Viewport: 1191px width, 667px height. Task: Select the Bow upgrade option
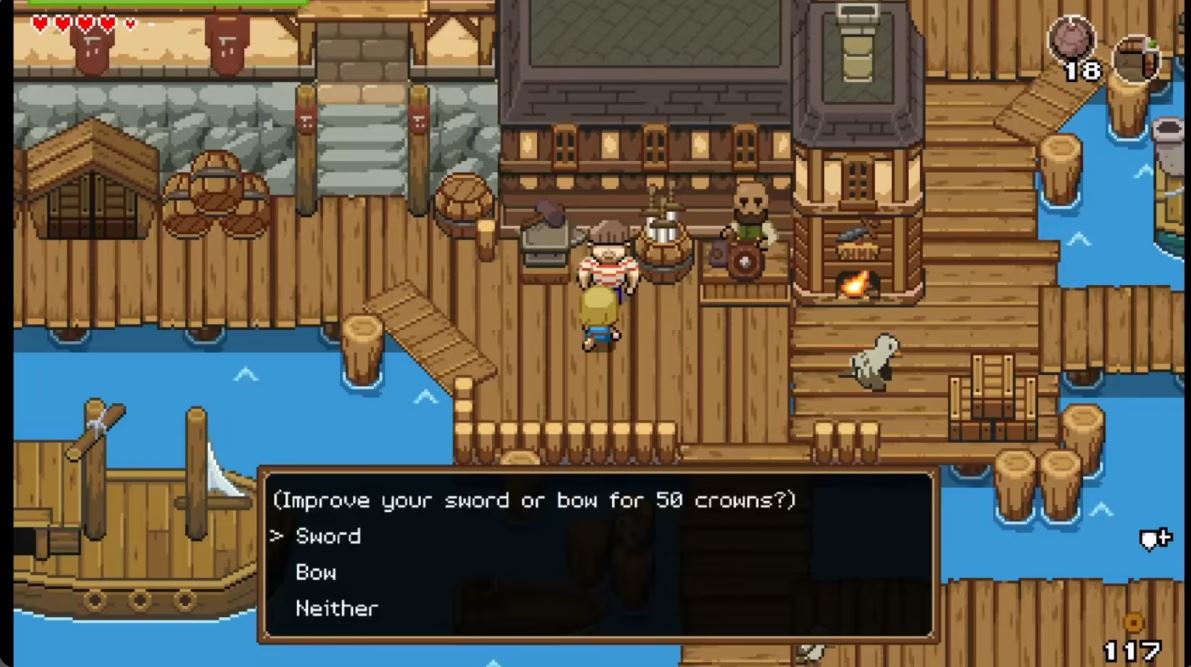316,573
